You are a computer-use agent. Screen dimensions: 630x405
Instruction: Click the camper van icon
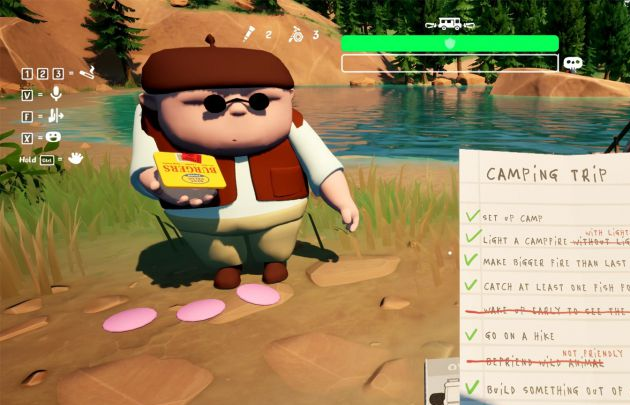click(450, 23)
